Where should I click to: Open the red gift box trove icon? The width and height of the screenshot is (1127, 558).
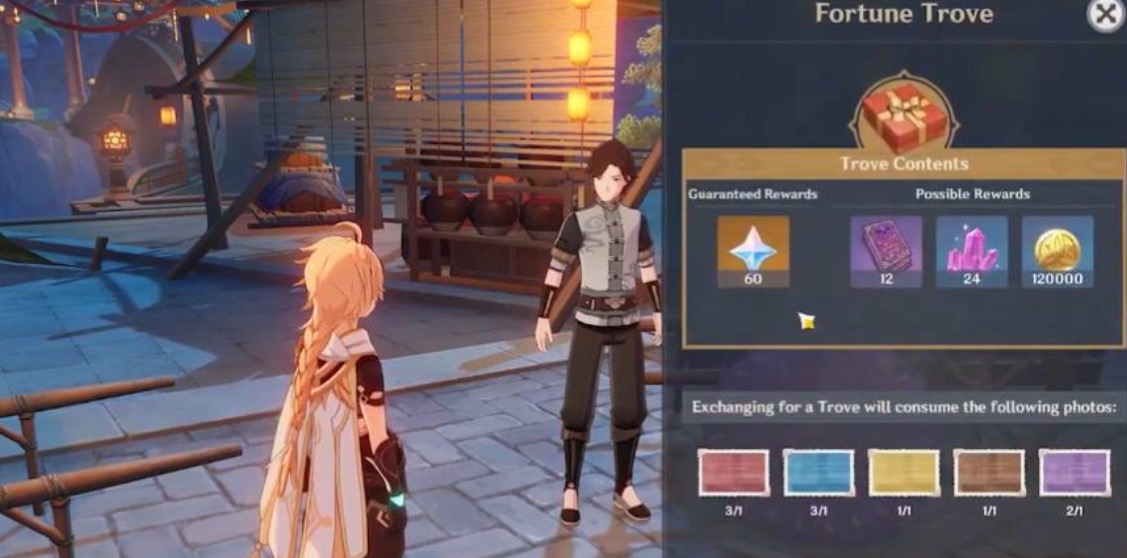pyautogui.click(x=903, y=115)
